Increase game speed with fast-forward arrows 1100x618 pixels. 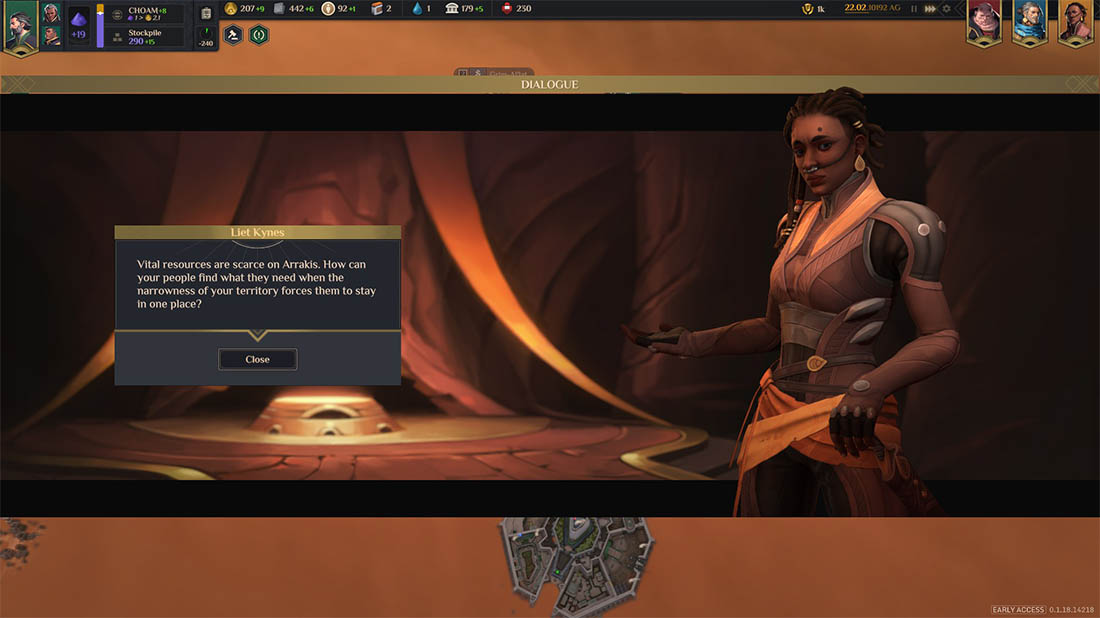[930, 9]
